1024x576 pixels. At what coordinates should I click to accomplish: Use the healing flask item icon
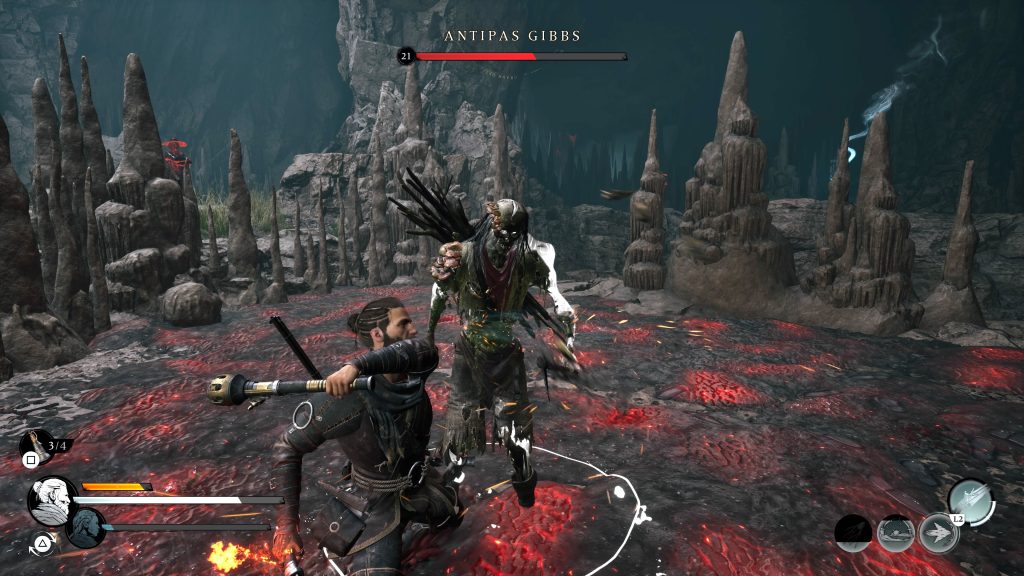(34, 445)
